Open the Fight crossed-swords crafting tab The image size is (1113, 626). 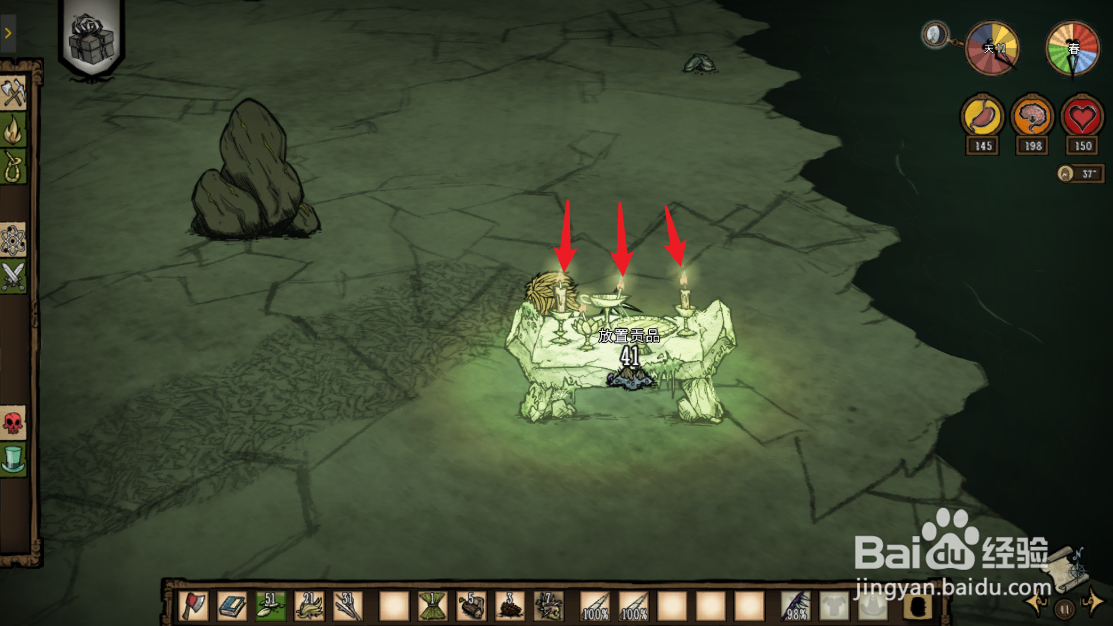[14, 275]
